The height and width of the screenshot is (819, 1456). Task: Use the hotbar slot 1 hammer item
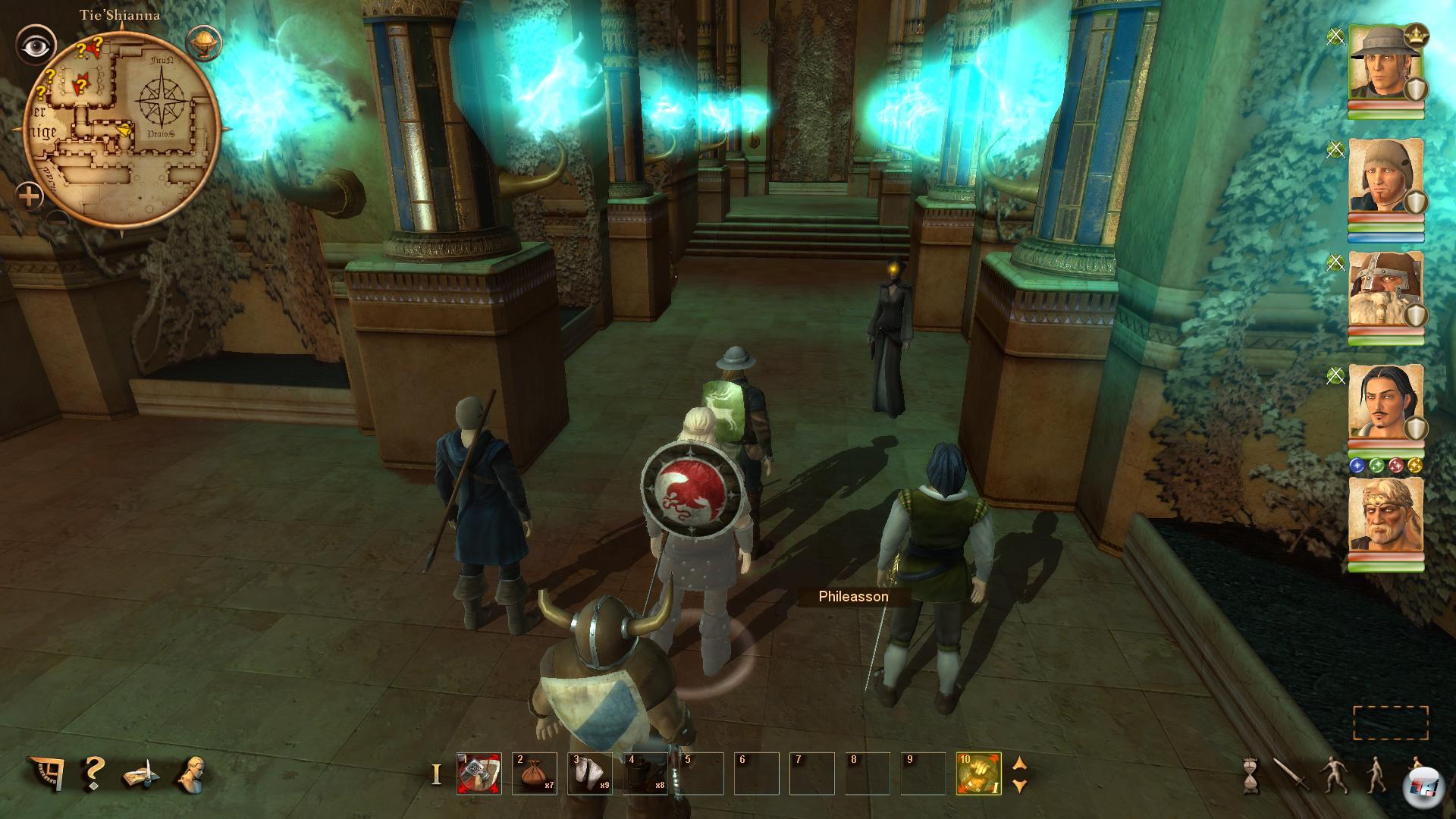click(479, 773)
